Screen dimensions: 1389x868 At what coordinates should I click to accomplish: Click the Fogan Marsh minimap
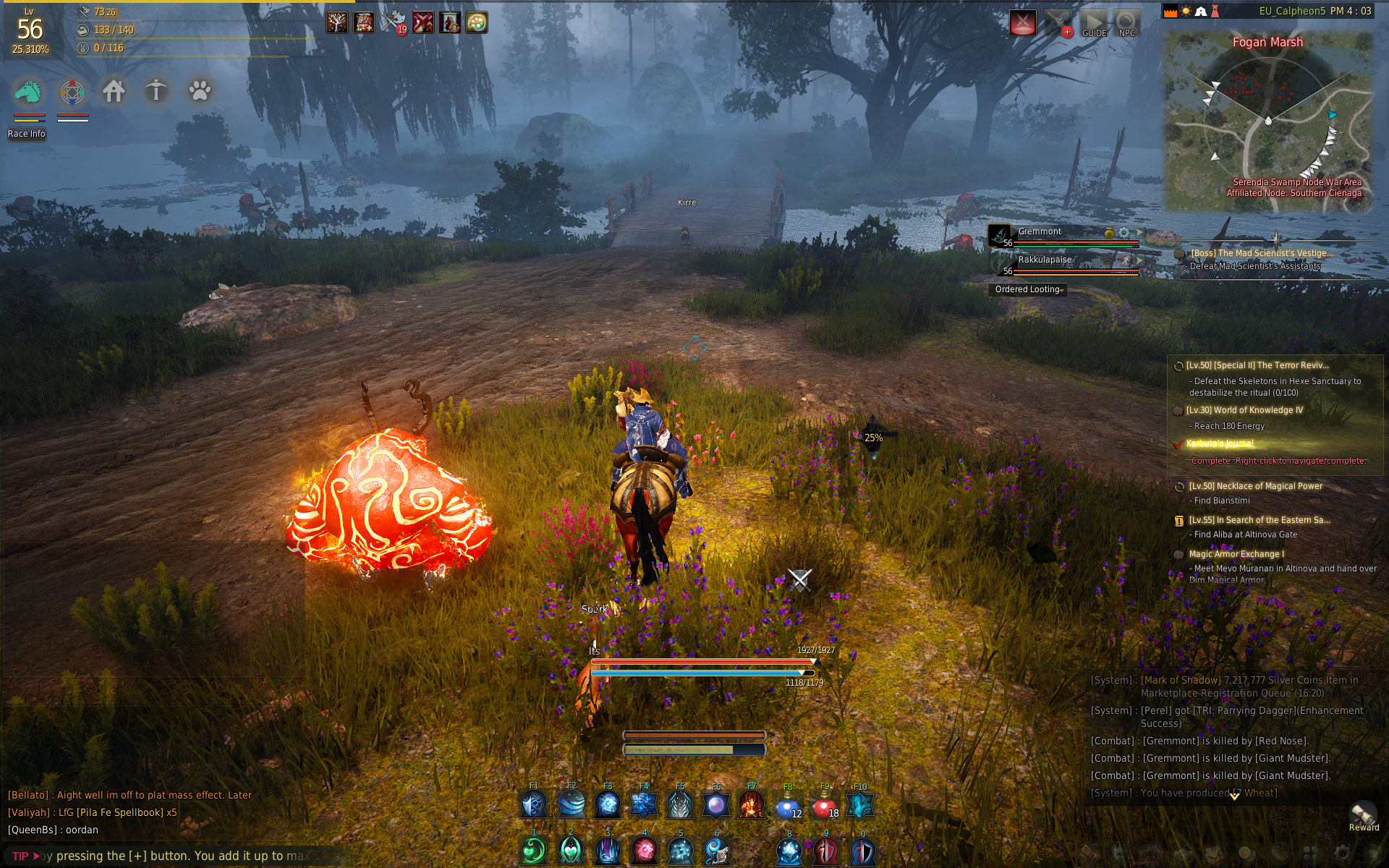1267,123
